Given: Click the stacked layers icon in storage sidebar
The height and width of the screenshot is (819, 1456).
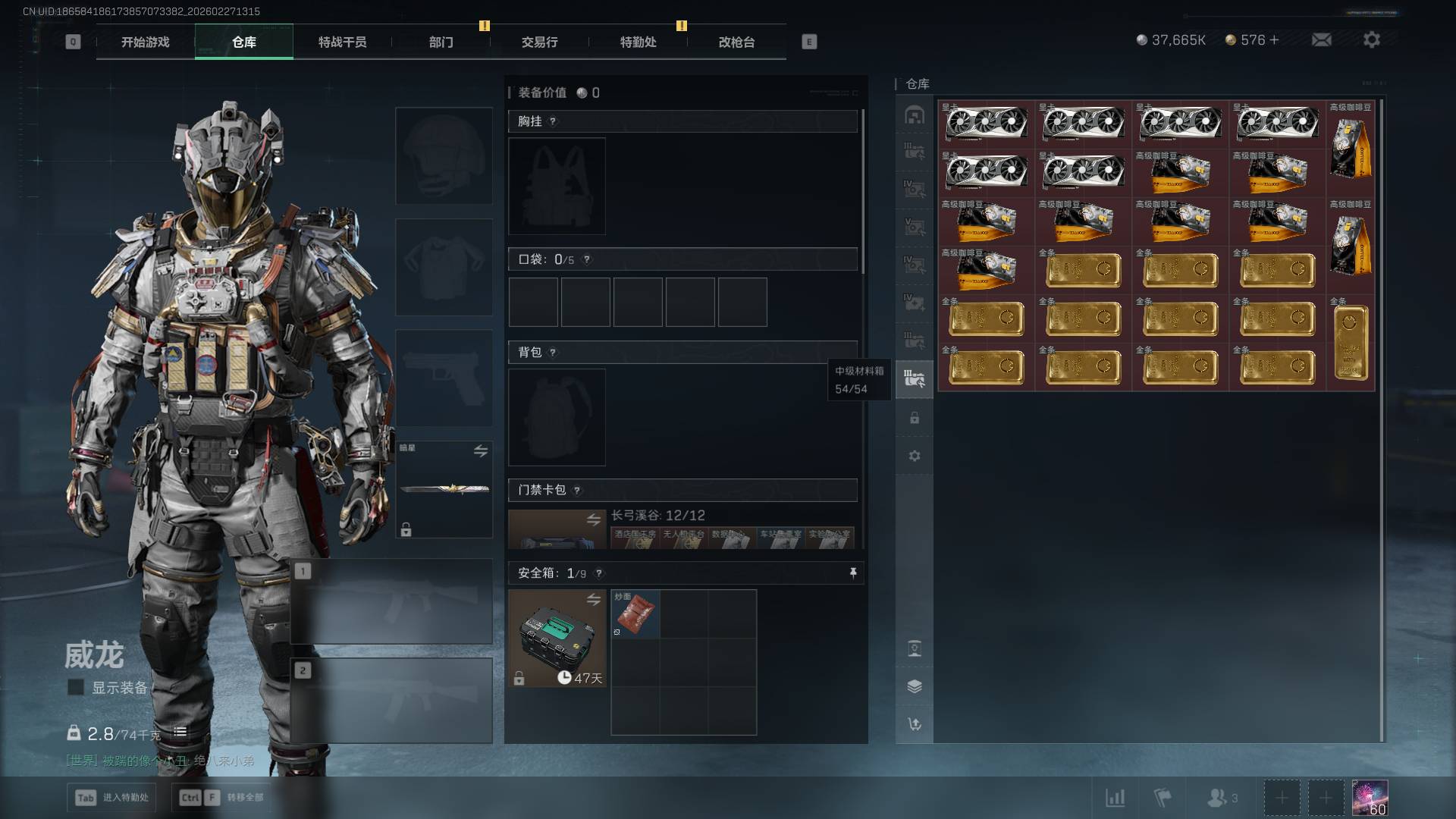Looking at the screenshot, I should (915, 686).
